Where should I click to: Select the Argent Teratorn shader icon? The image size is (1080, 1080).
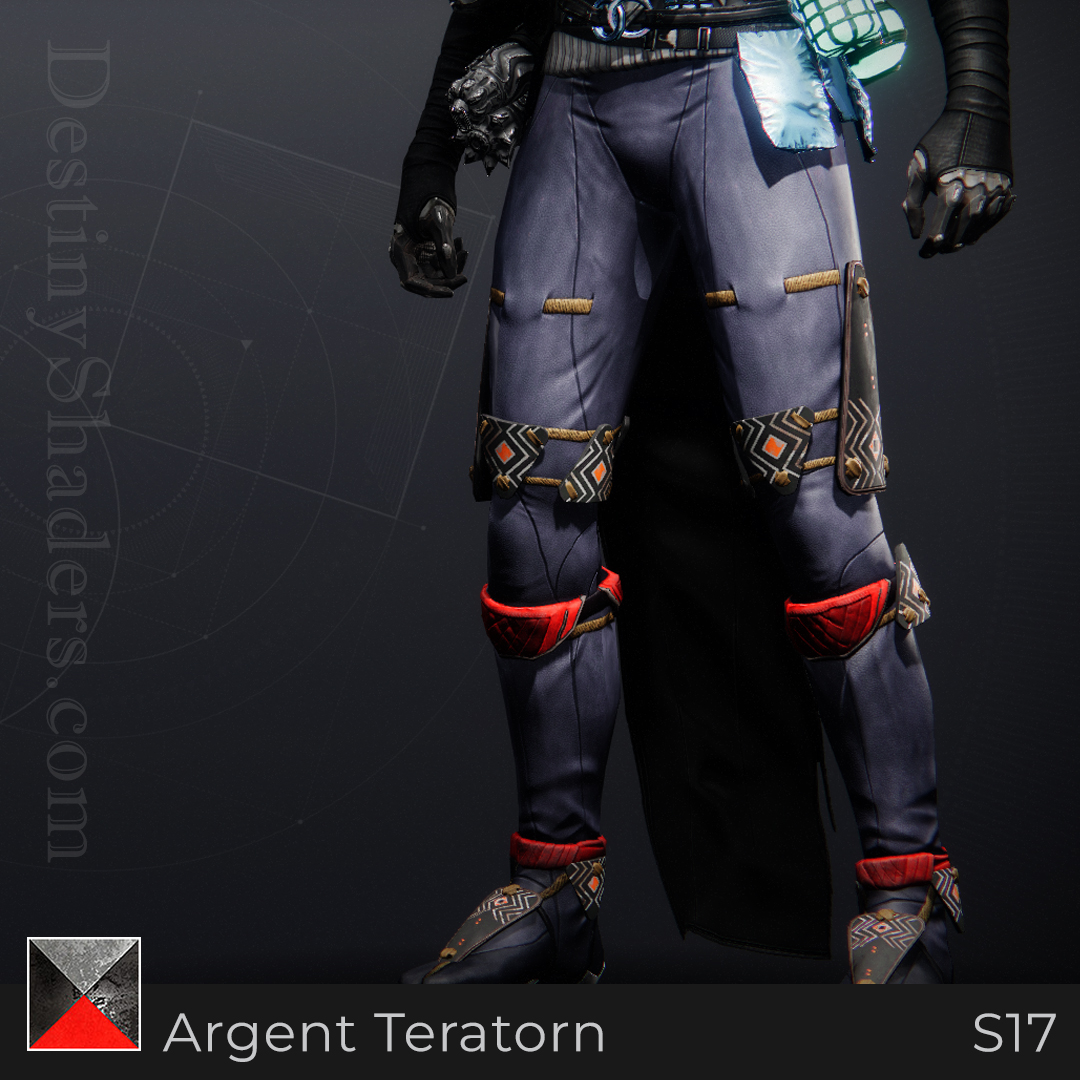84,994
